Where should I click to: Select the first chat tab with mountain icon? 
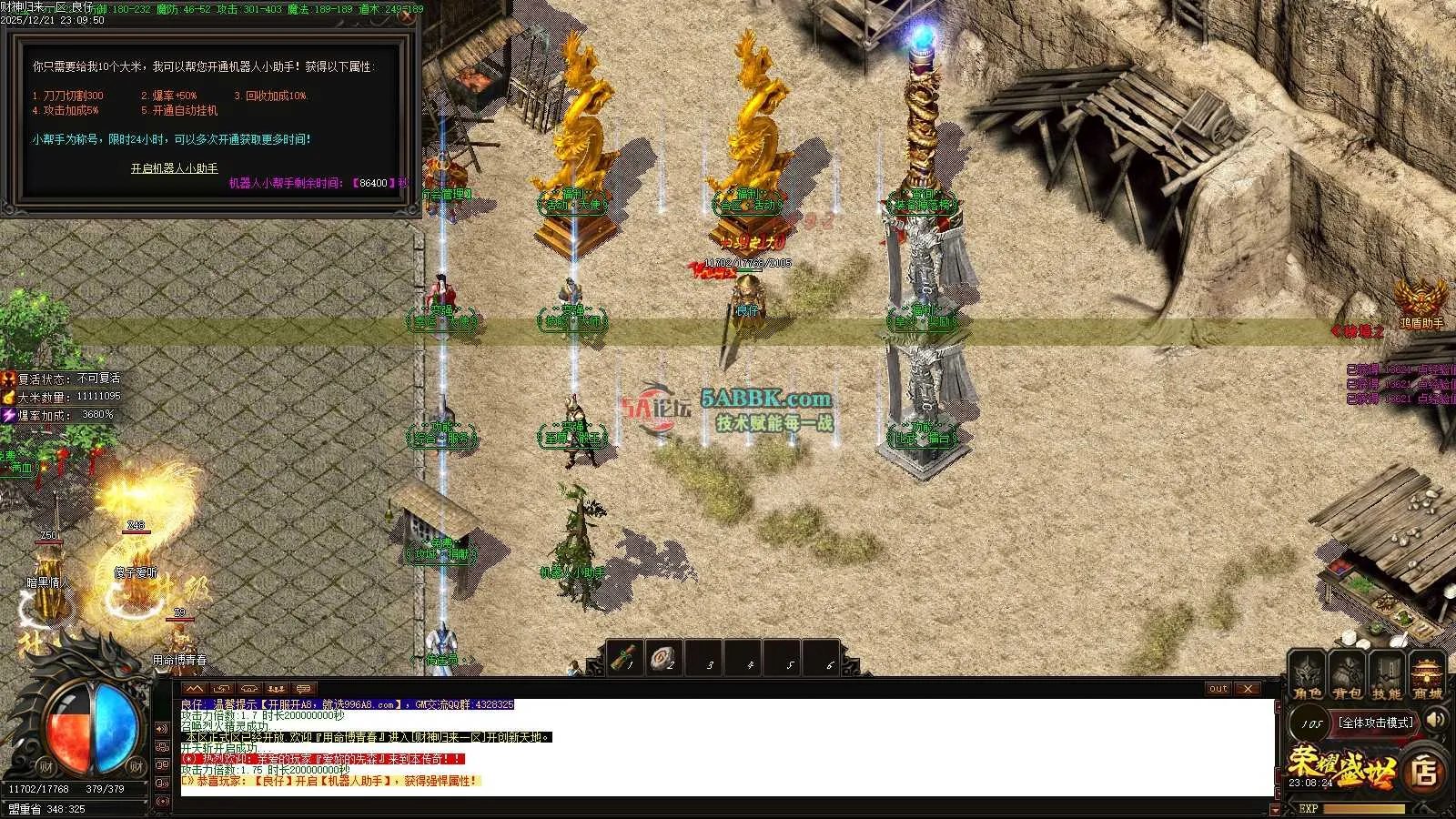point(194,689)
